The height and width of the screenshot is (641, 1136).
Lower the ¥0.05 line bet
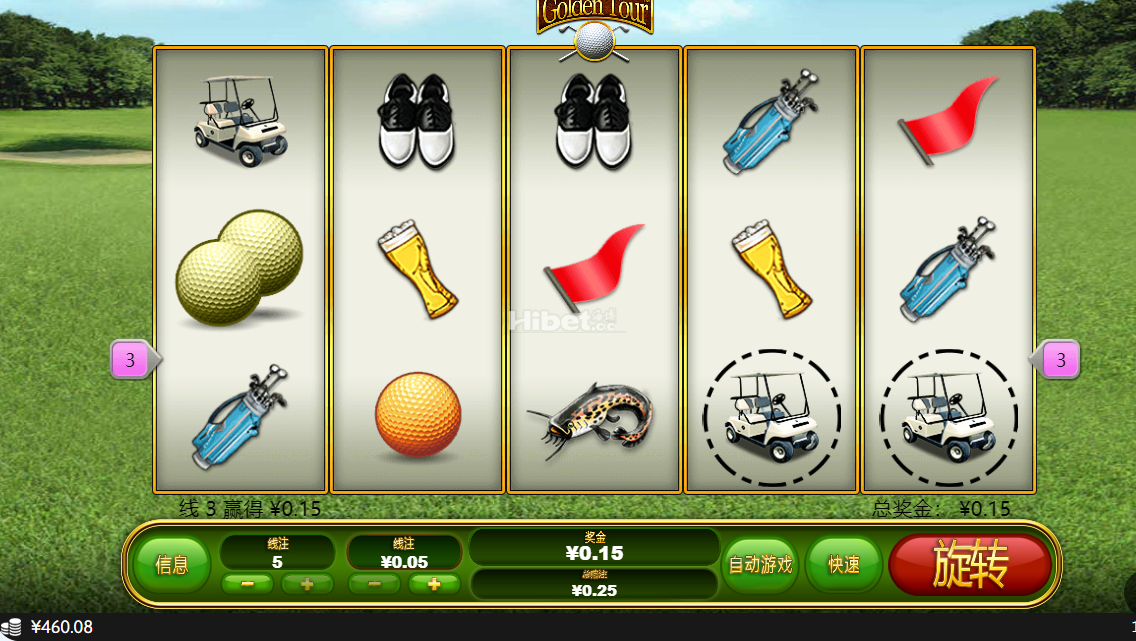click(x=375, y=584)
